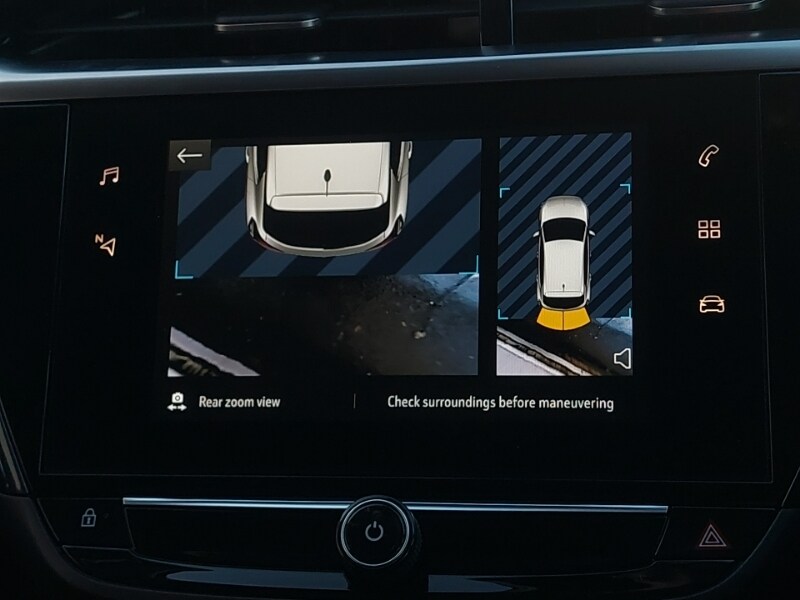Select the rear zoom camera view
Screen dimensions: 800x600
click(x=323, y=258)
